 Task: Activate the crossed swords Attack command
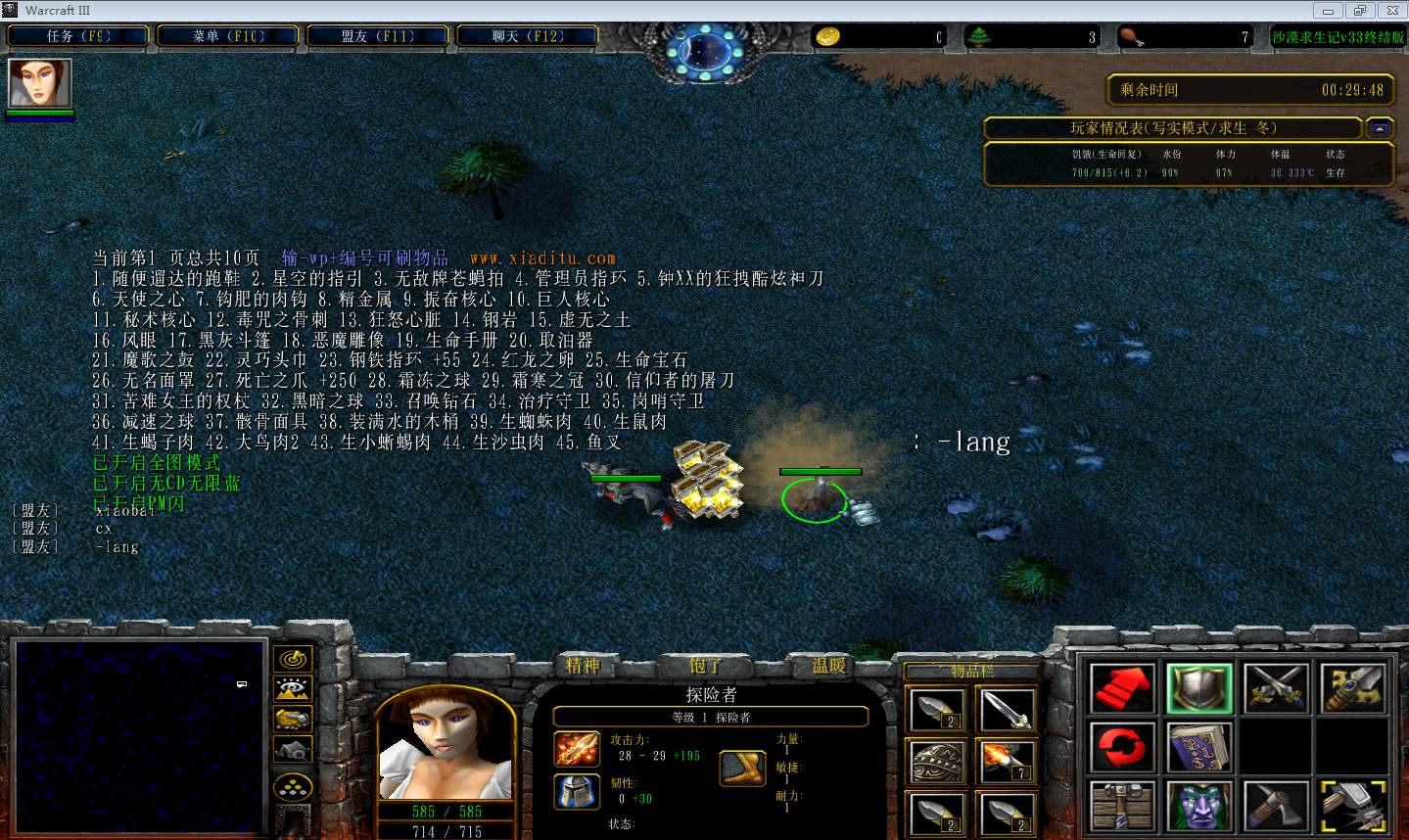[x=1277, y=687]
